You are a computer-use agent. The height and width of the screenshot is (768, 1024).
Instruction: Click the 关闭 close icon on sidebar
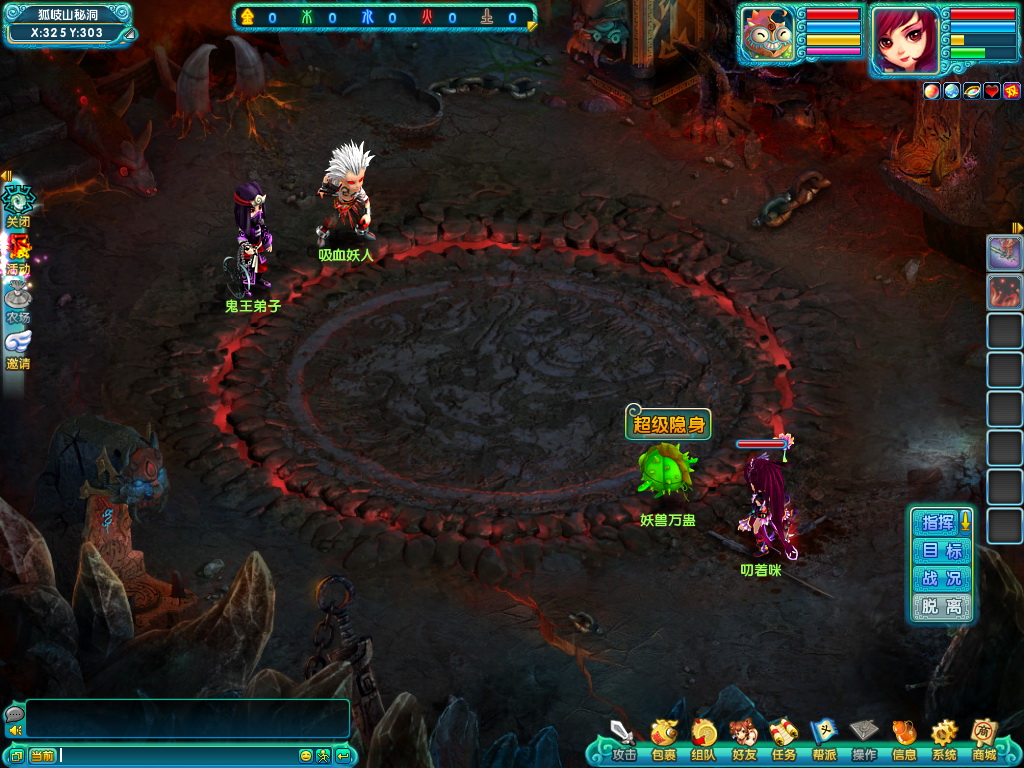click(x=18, y=204)
